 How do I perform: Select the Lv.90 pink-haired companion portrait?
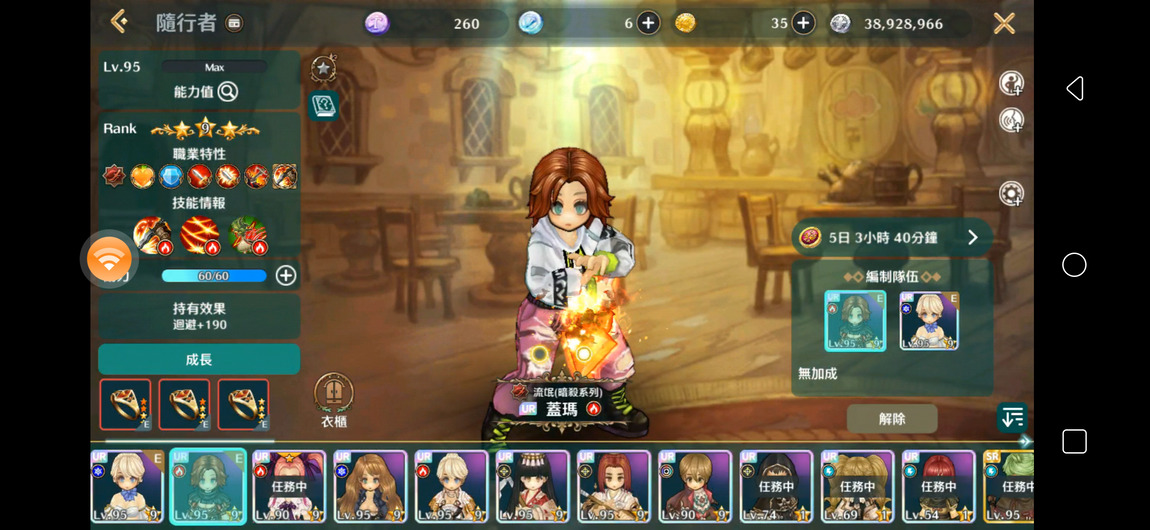289,486
